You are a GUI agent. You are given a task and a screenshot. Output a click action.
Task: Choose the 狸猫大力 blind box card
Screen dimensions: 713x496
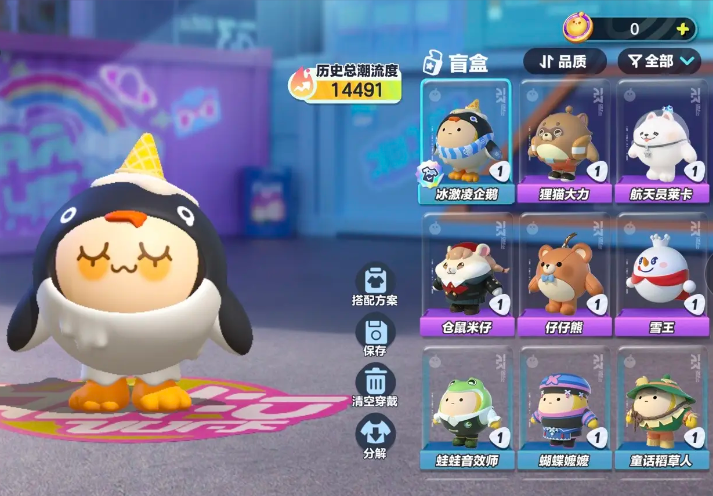pyautogui.click(x=564, y=141)
